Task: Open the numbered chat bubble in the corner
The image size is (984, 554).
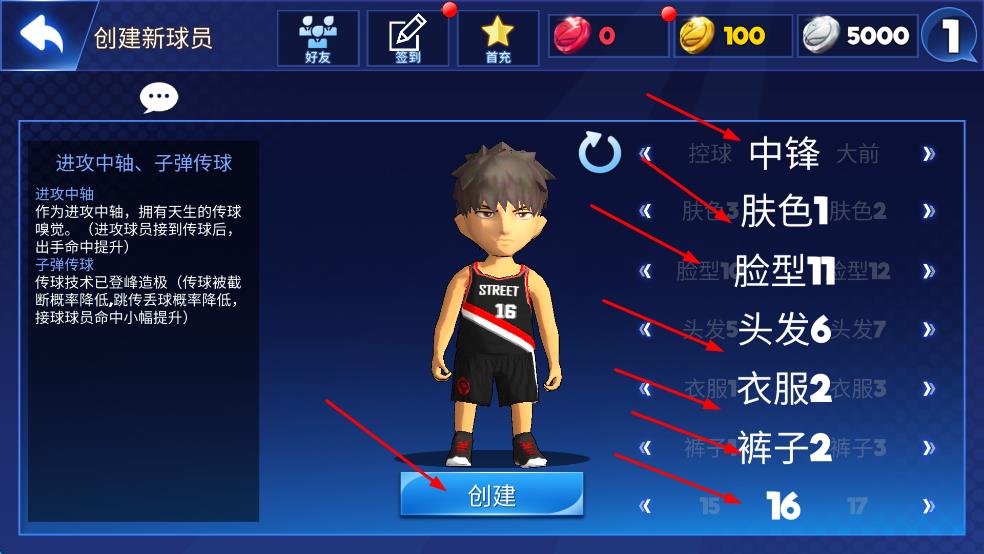Action: pos(950,36)
